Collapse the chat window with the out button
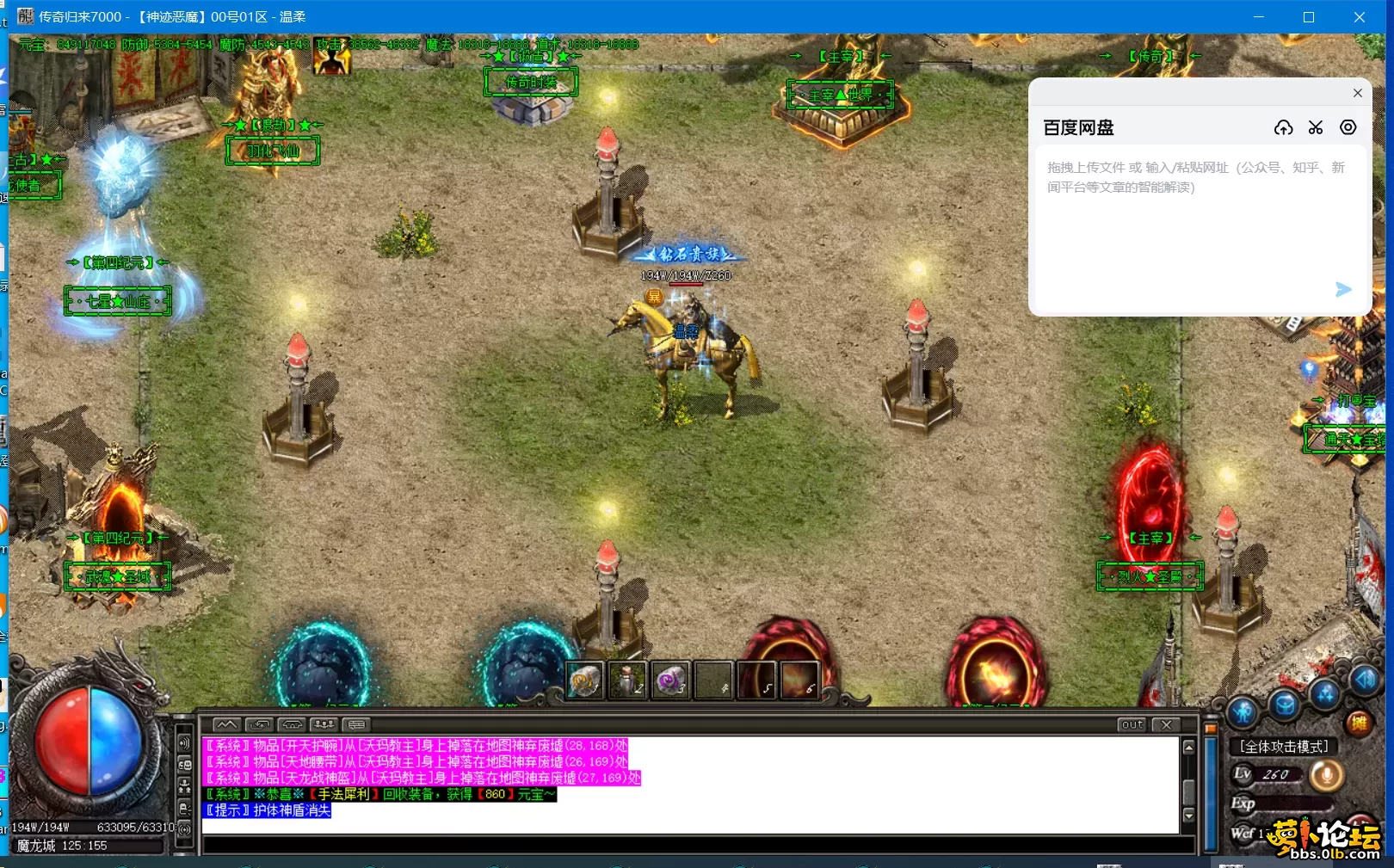 [1133, 724]
